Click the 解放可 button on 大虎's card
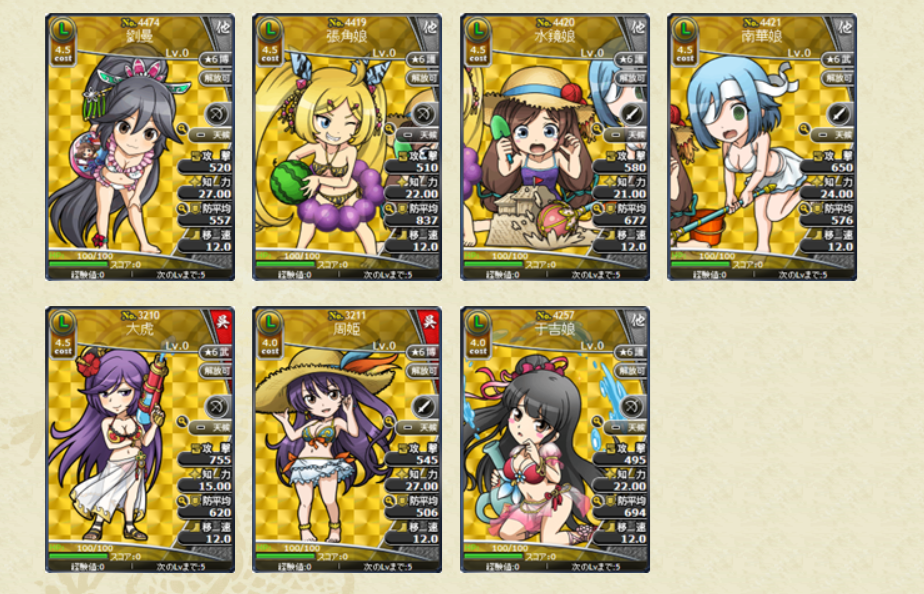Image resolution: width=924 pixels, height=594 pixels. [217, 370]
